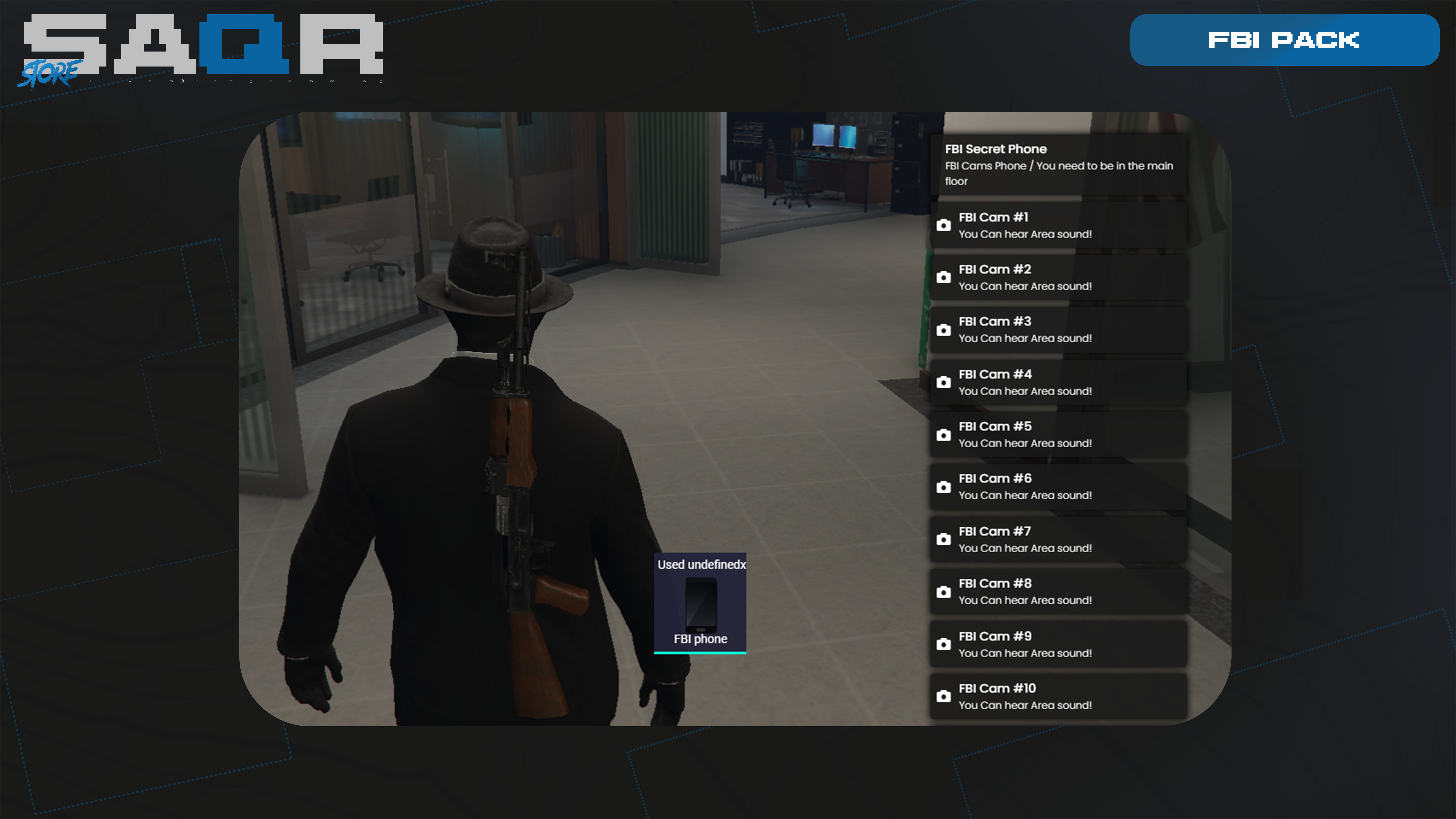Select FBI Cam #5 entry

click(x=1057, y=435)
